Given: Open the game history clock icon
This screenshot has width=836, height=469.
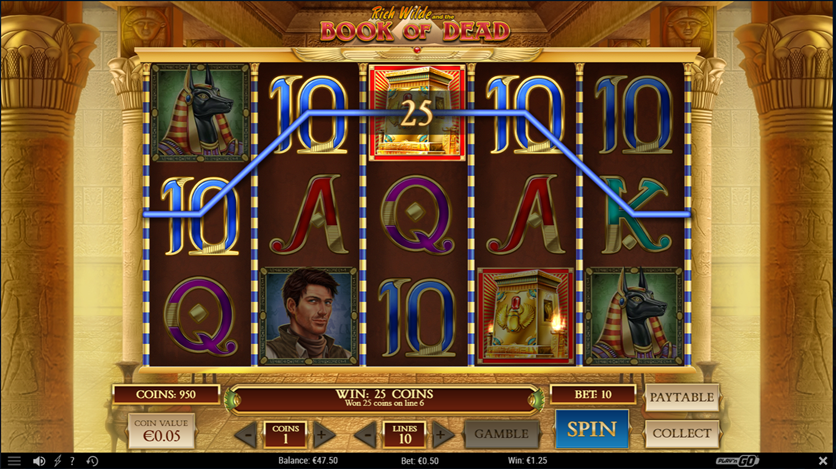Looking at the screenshot, I should 91,461.
